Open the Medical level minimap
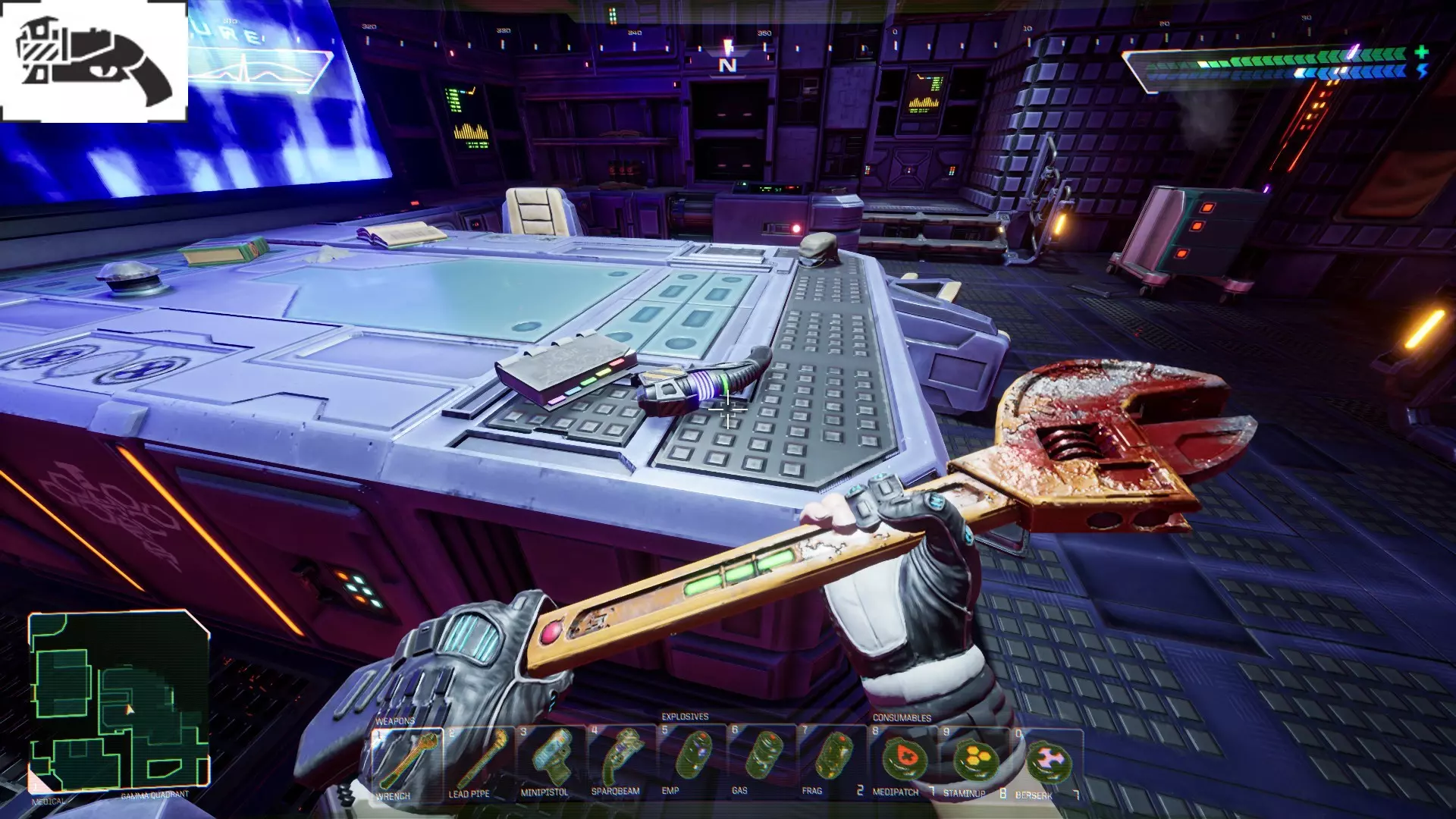Screen dimensions: 1456x819 coord(119,702)
